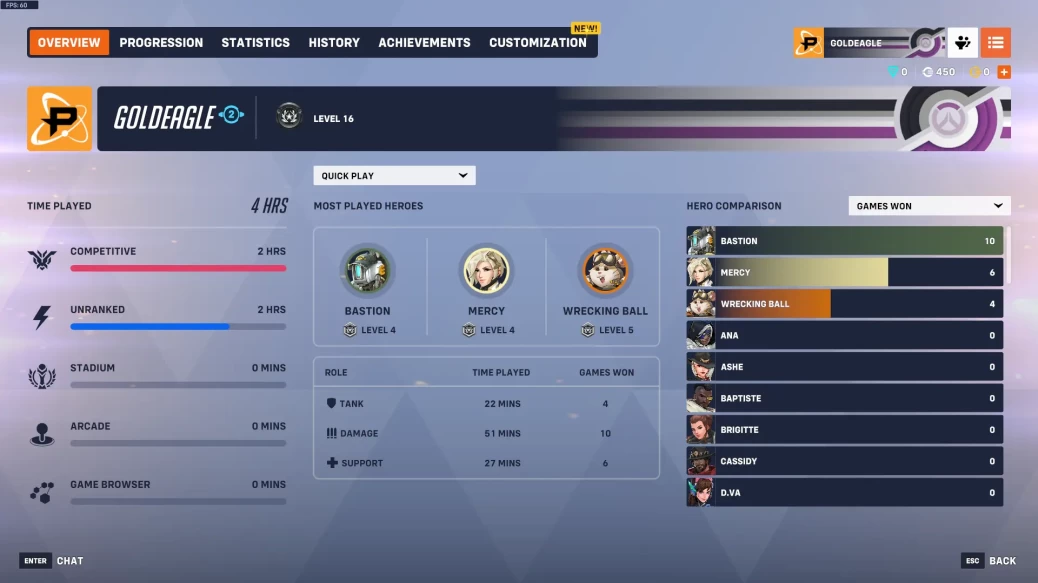The height and width of the screenshot is (583, 1038).
Task: Go back using the Back button
Action: point(990,561)
